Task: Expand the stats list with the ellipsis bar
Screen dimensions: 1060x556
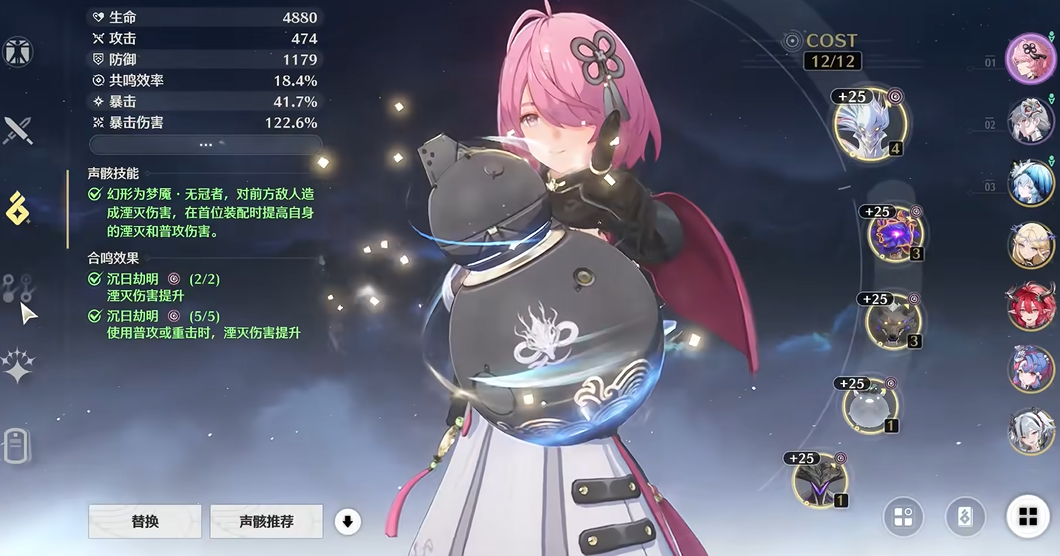Action: [205, 144]
